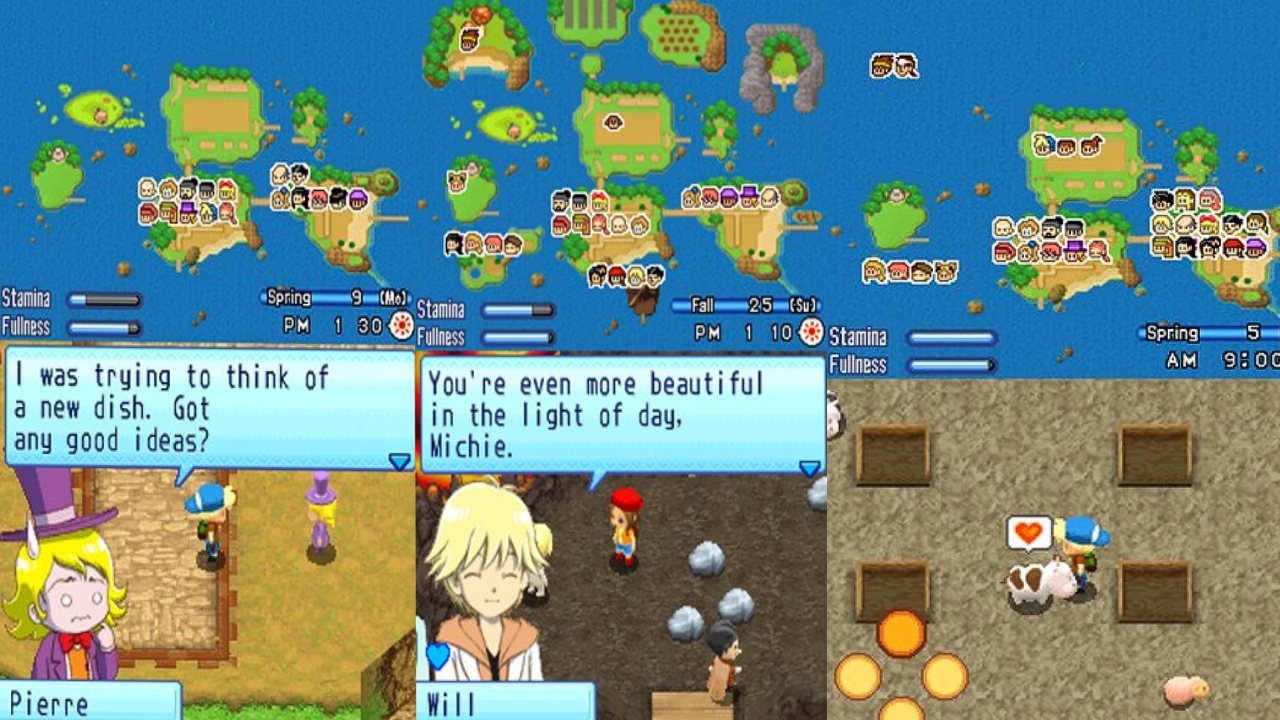1280x720 pixels.
Task: Select the two face markers floating over open sea
Action: pyautogui.click(x=894, y=66)
